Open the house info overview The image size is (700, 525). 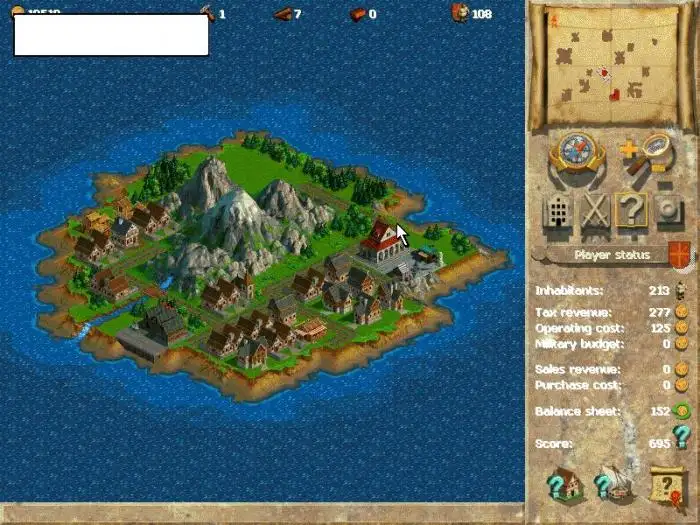click(565, 485)
